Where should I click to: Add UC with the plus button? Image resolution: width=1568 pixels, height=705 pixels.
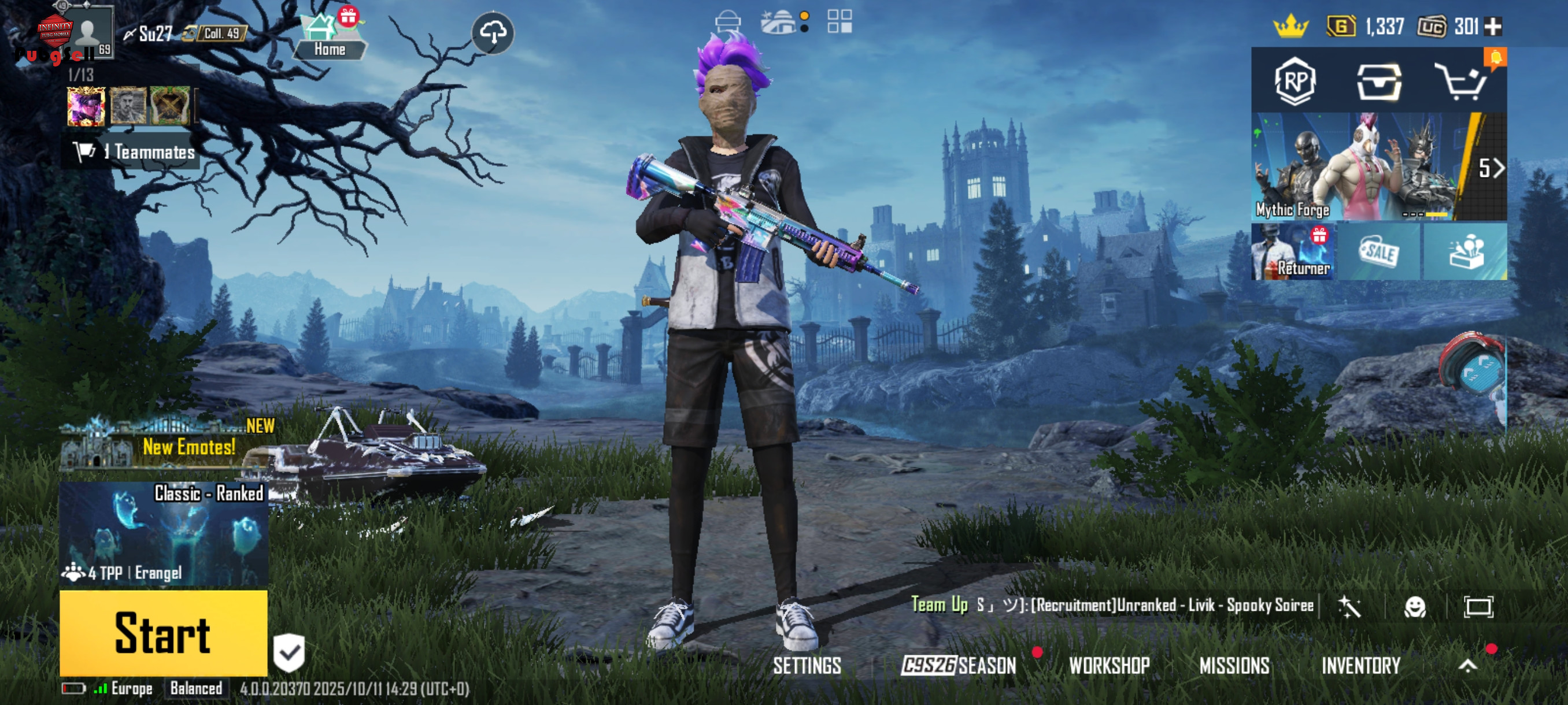tap(1493, 26)
